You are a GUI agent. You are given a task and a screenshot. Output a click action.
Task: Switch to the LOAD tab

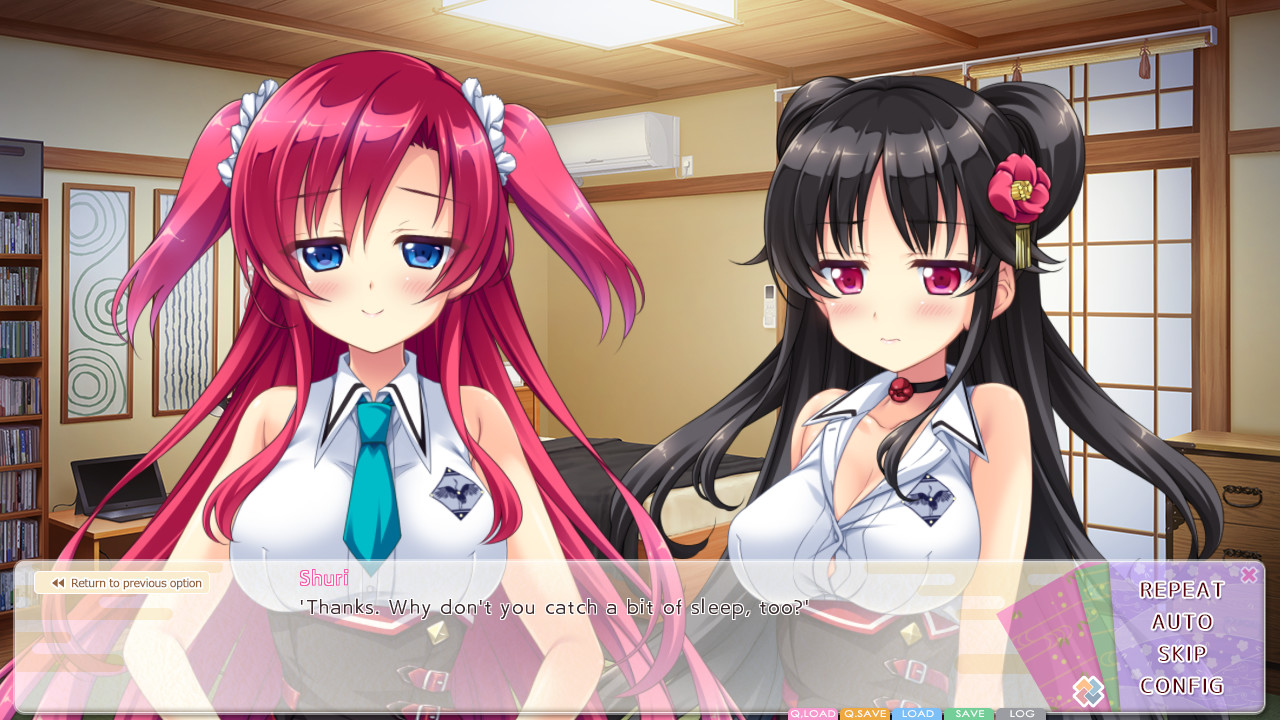(918, 713)
